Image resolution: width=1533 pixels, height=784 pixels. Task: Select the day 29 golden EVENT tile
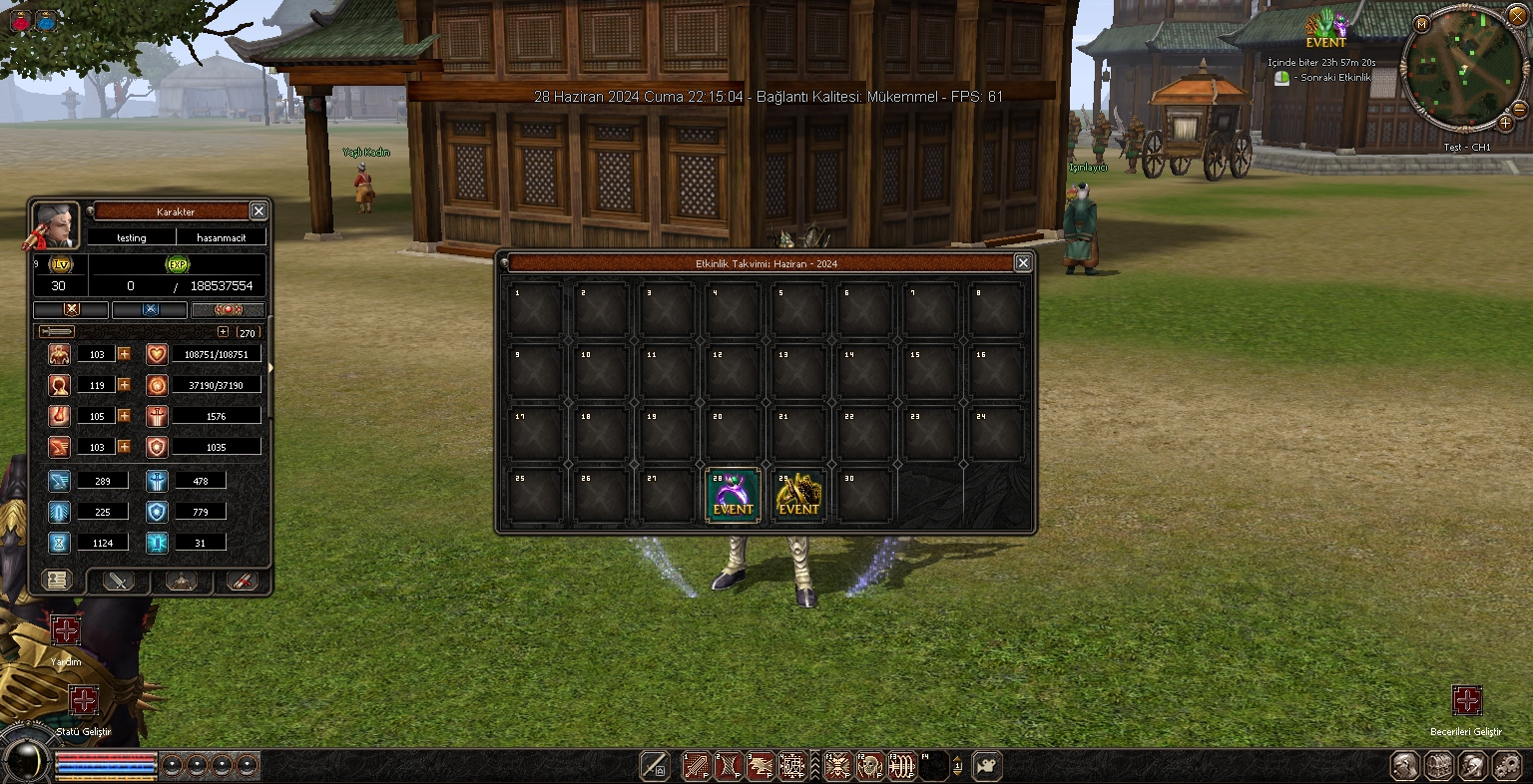(x=798, y=496)
